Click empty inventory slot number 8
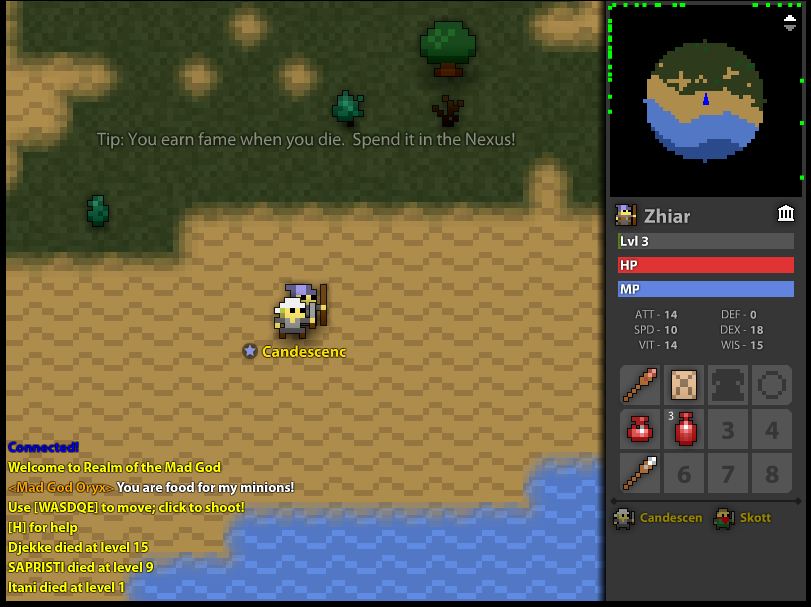 tap(772, 473)
